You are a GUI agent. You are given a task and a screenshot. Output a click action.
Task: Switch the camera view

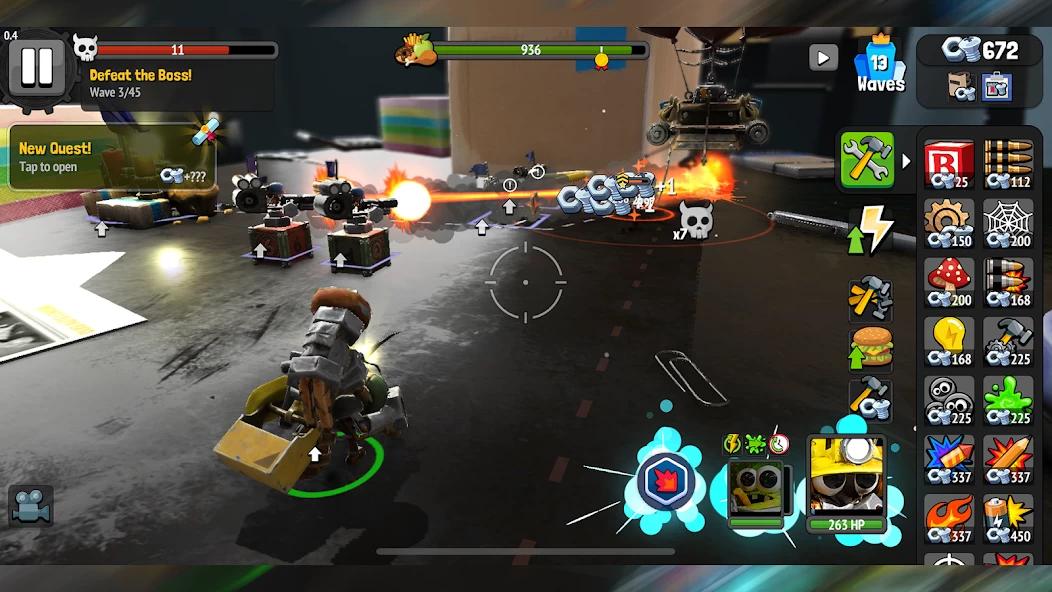[x=31, y=505]
